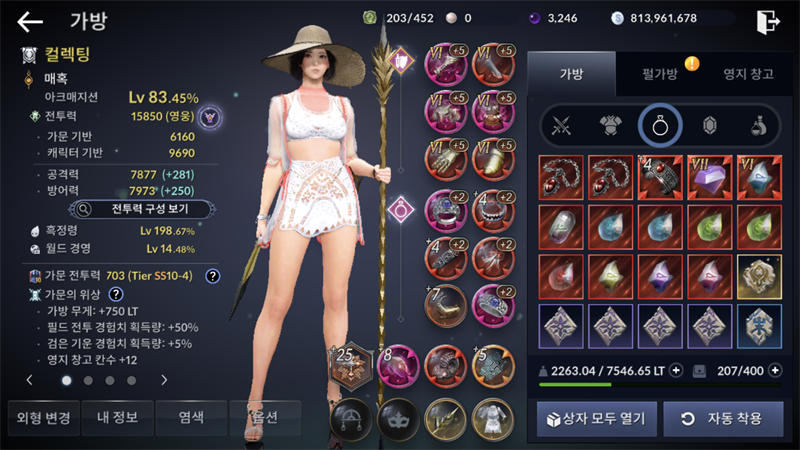This screenshot has width=800, height=450.
Task: Exit via the door icon
Action: (768, 22)
